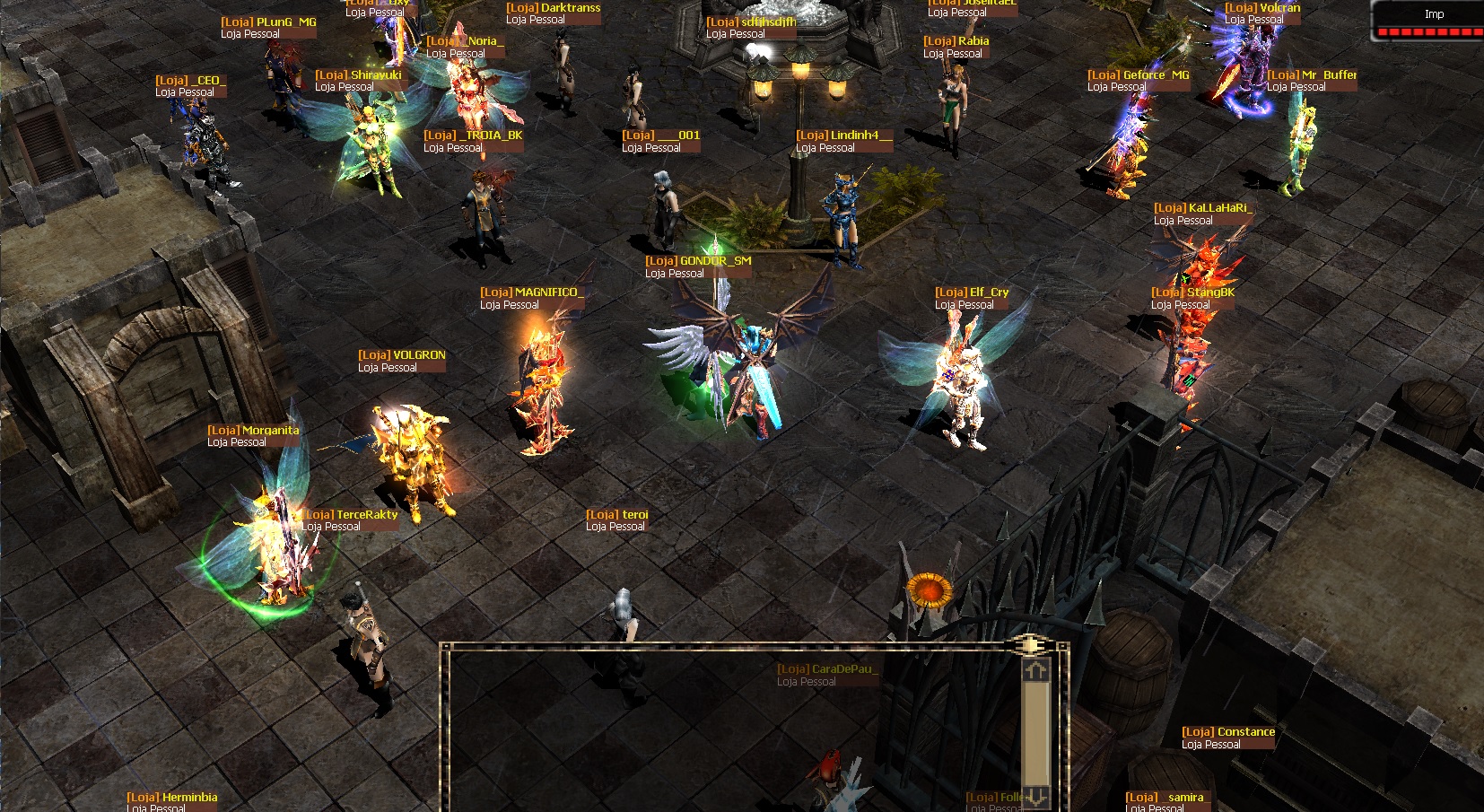This screenshot has height=812, width=1484.
Task: Choose the Darktranss store name tag
Action: coord(553,13)
